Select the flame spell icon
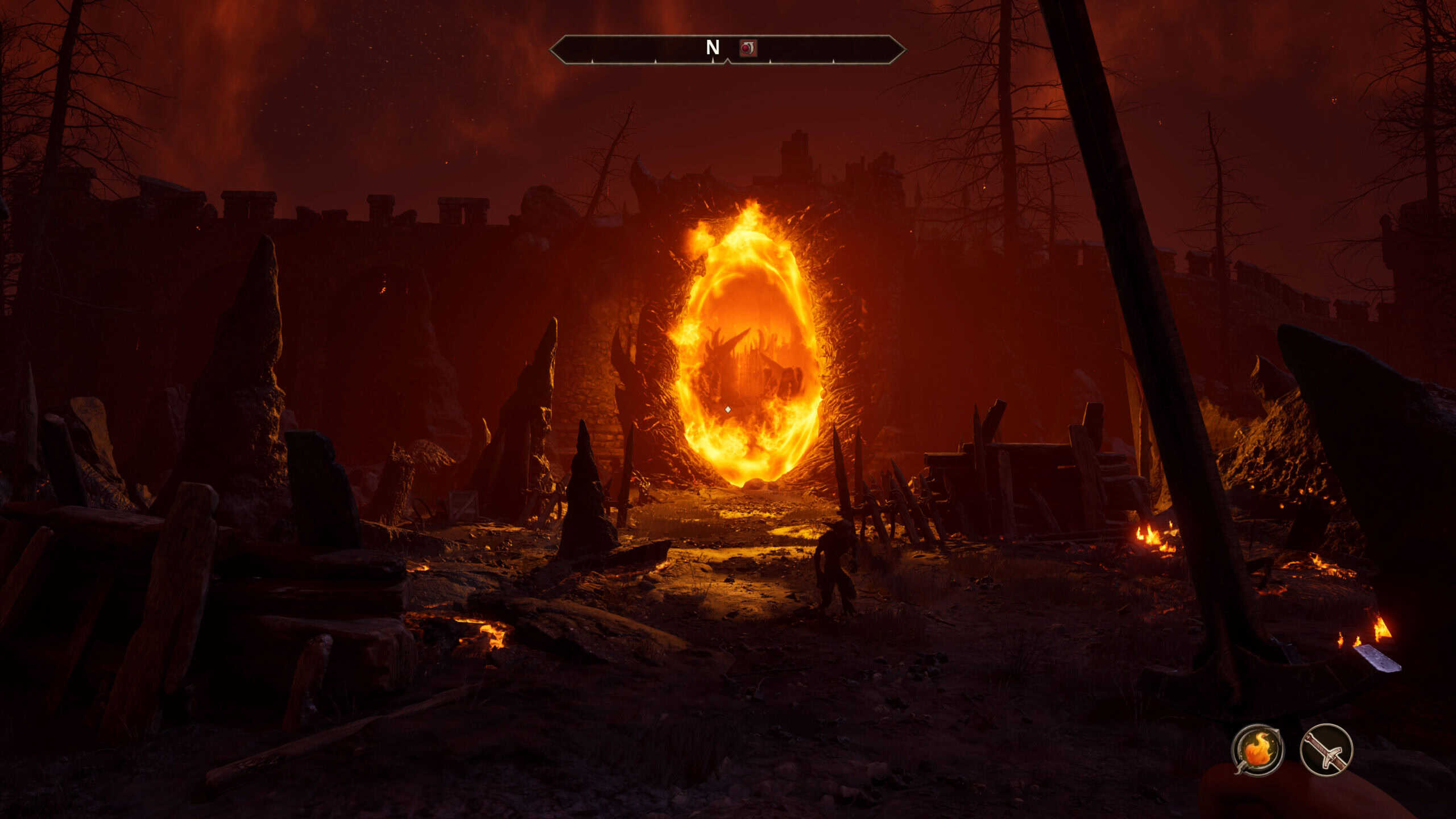Image resolution: width=1456 pixels, height=819 pixels. 1258,750
